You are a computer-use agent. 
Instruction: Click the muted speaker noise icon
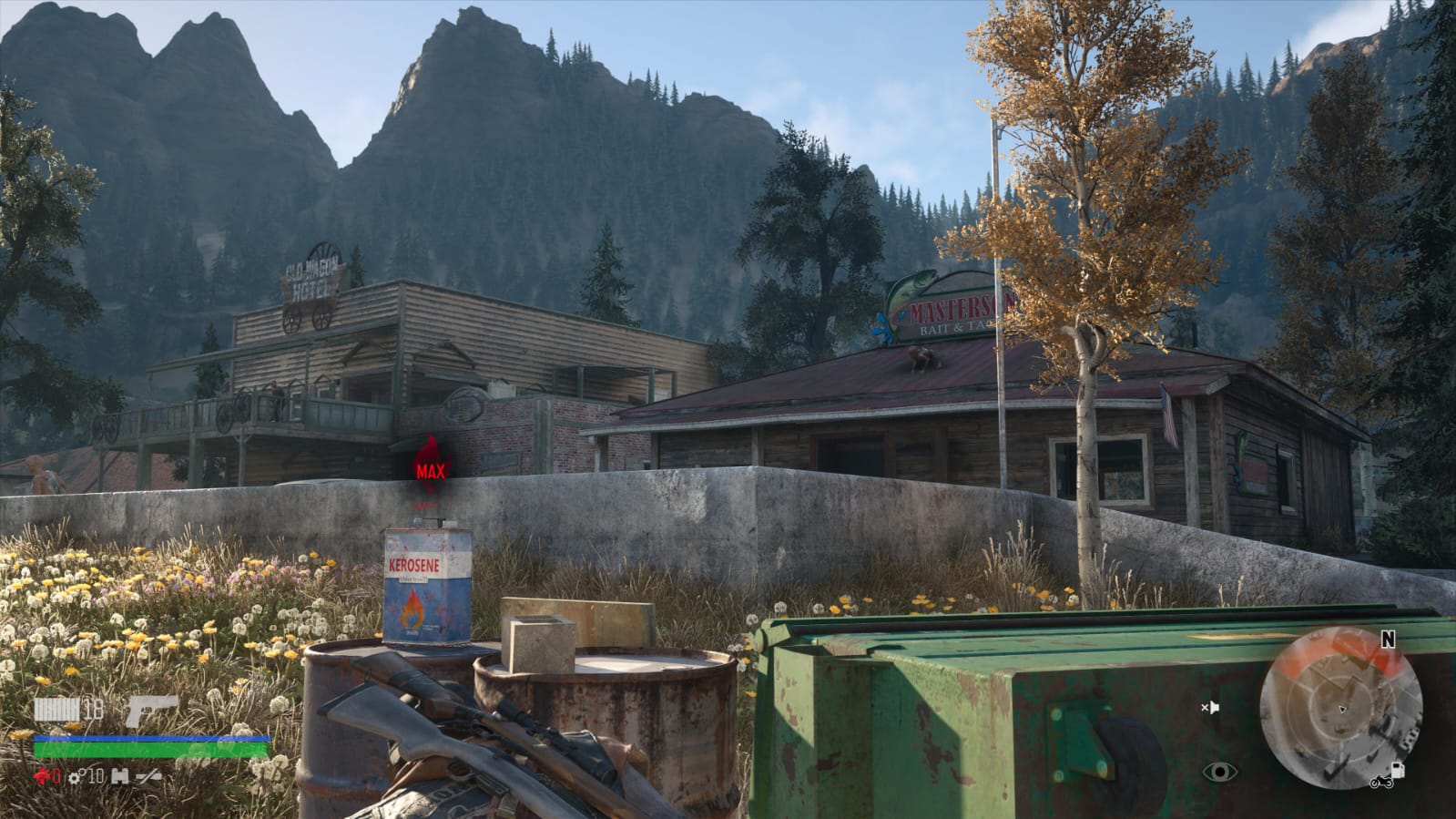click(1209, 707)
